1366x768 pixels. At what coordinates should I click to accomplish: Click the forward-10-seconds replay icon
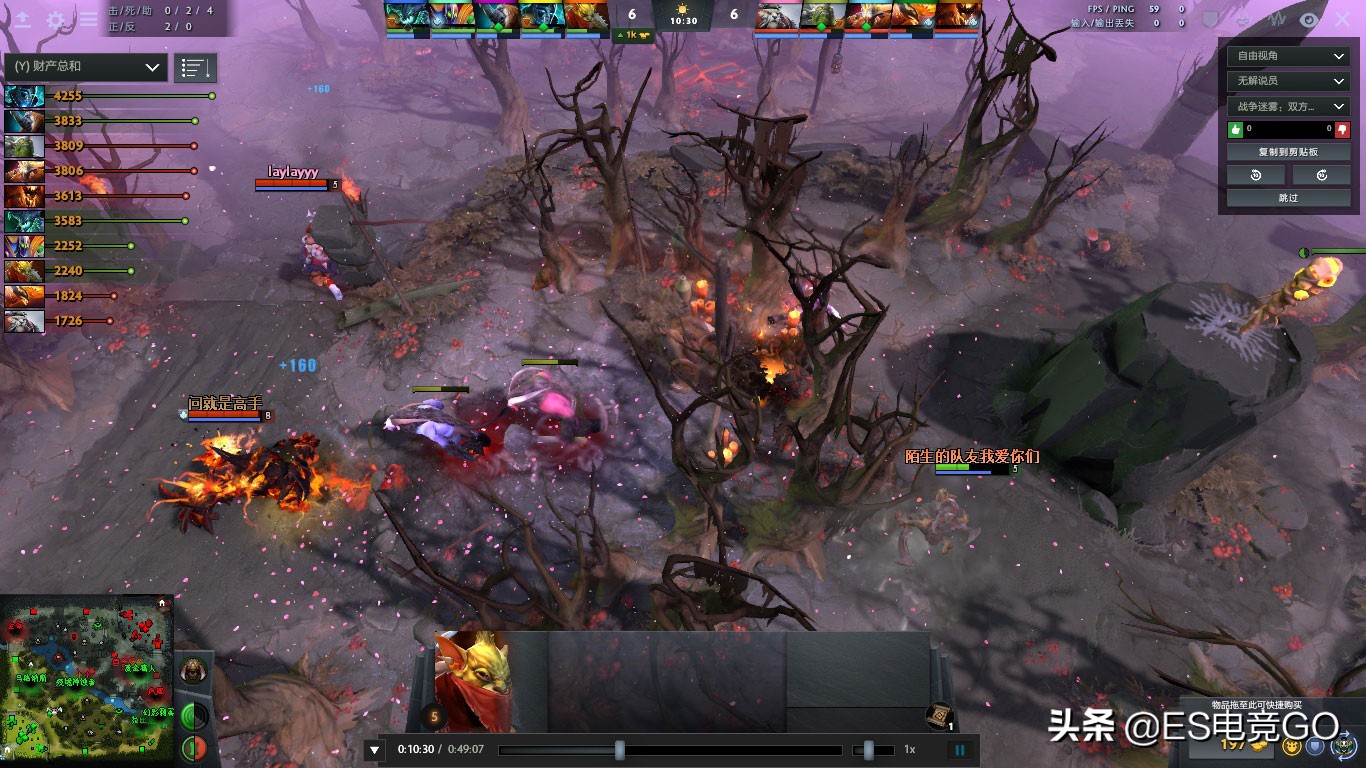1322,174
